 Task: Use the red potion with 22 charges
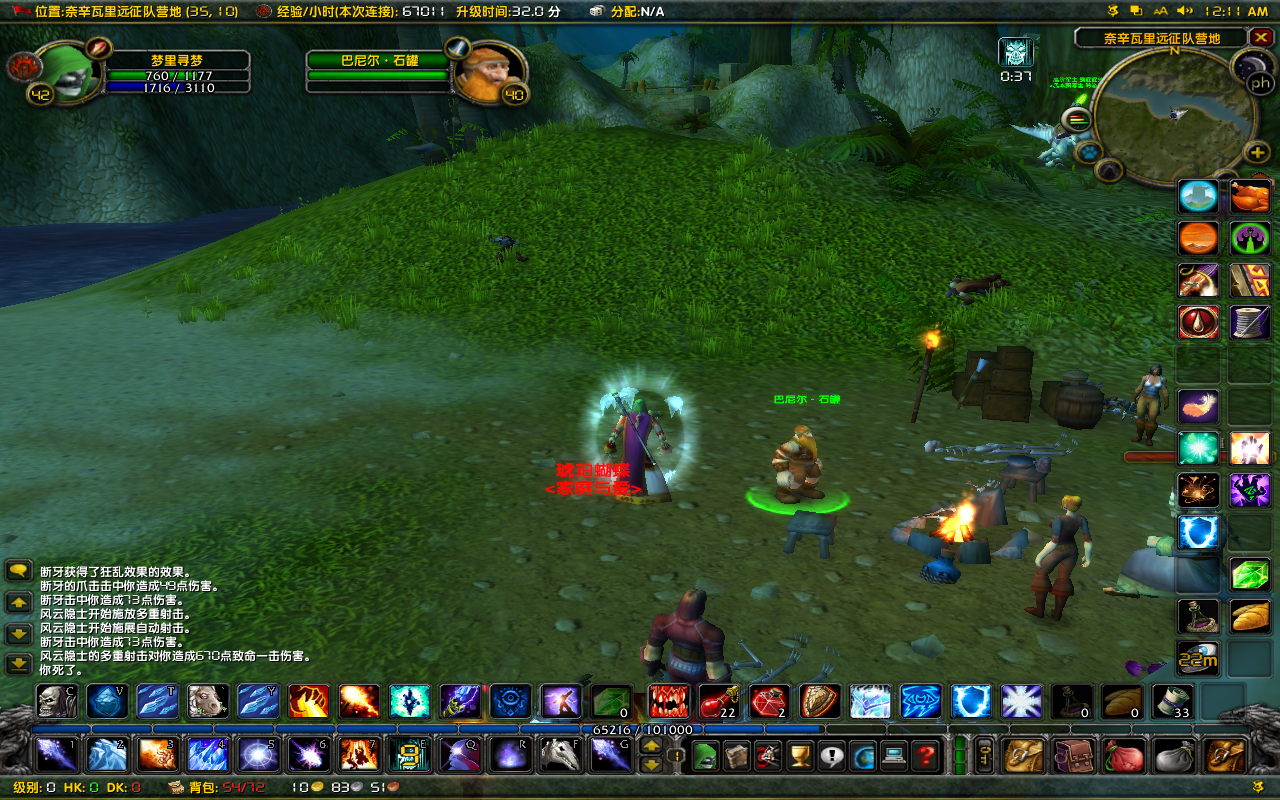pos(718,701)
